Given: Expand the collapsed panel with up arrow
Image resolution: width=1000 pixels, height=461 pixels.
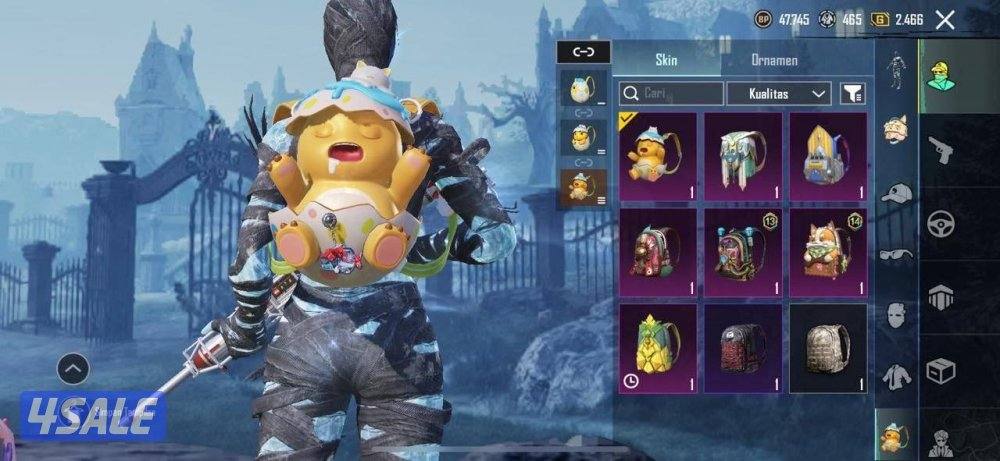Looking at the screenshot, I should 73,369.
